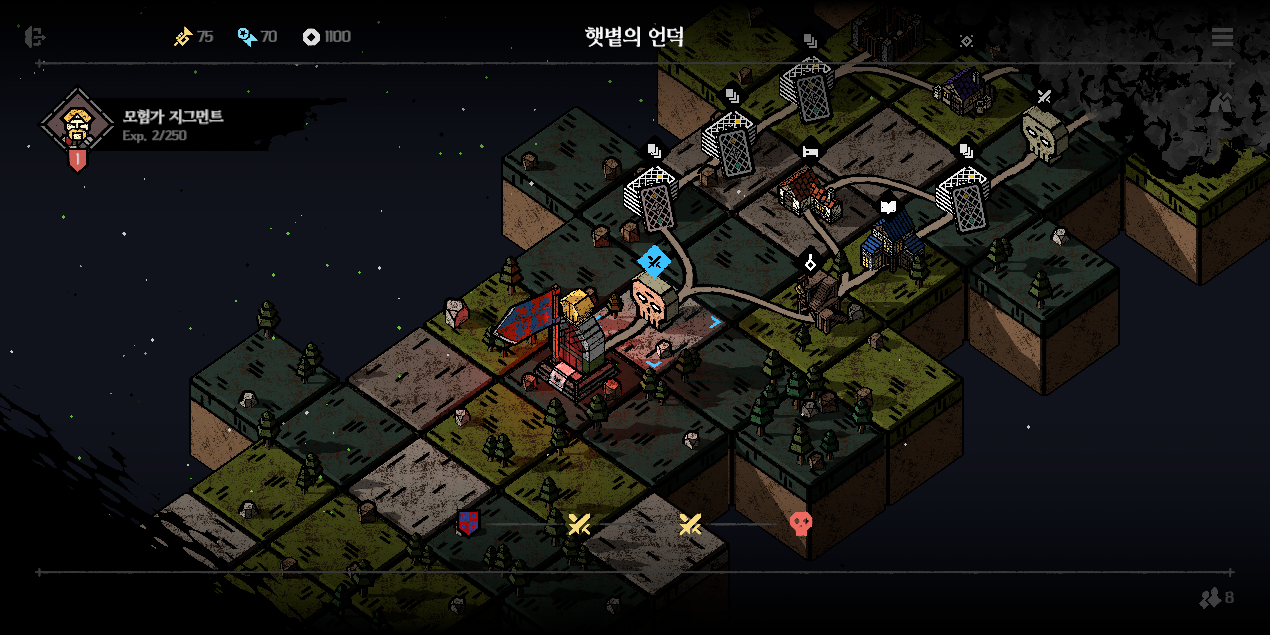Screen dimensions: 1270x635
Task: Click the red-blue shield progress marker
Action: 468,522
